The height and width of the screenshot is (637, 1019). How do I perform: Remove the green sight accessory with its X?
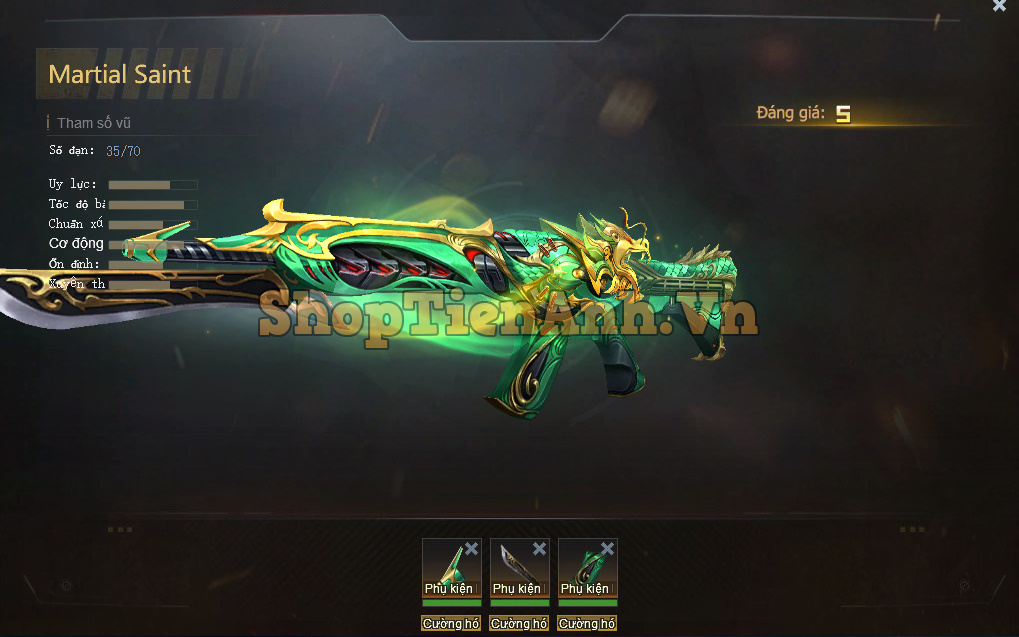point(471,548)
